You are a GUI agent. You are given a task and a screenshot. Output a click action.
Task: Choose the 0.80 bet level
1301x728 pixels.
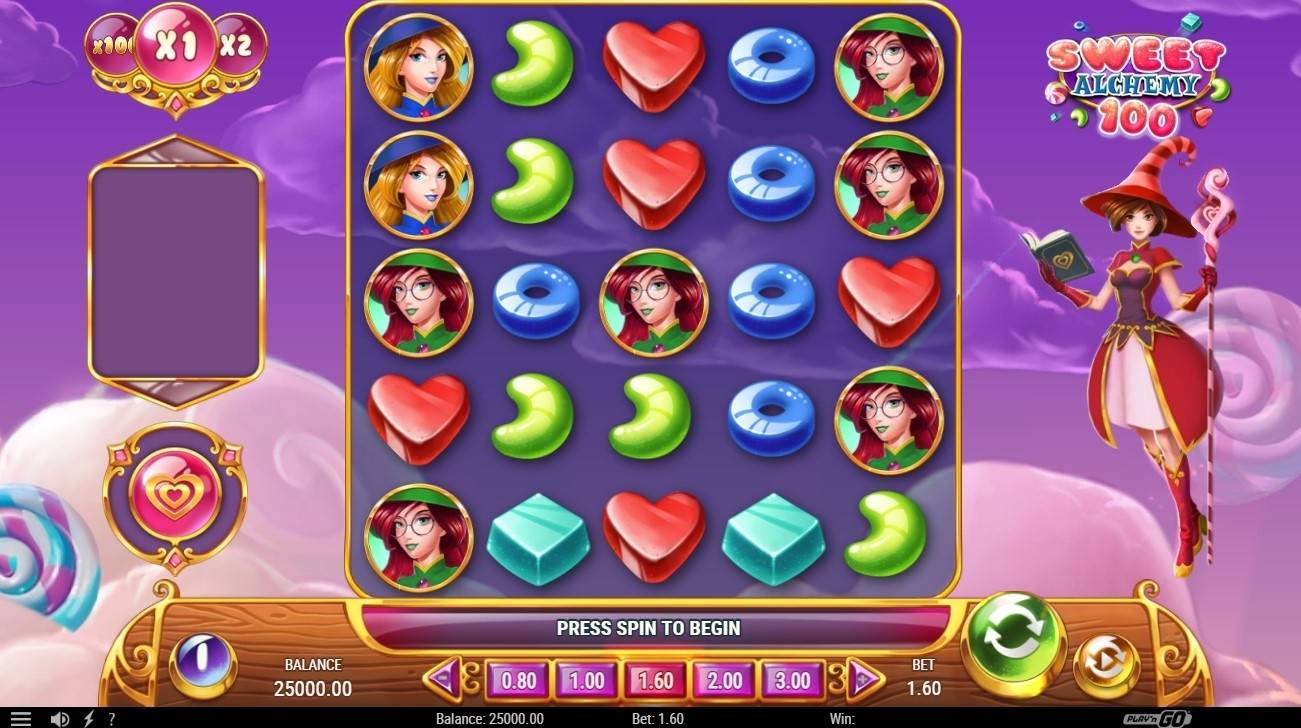click(x=519, y=680)
